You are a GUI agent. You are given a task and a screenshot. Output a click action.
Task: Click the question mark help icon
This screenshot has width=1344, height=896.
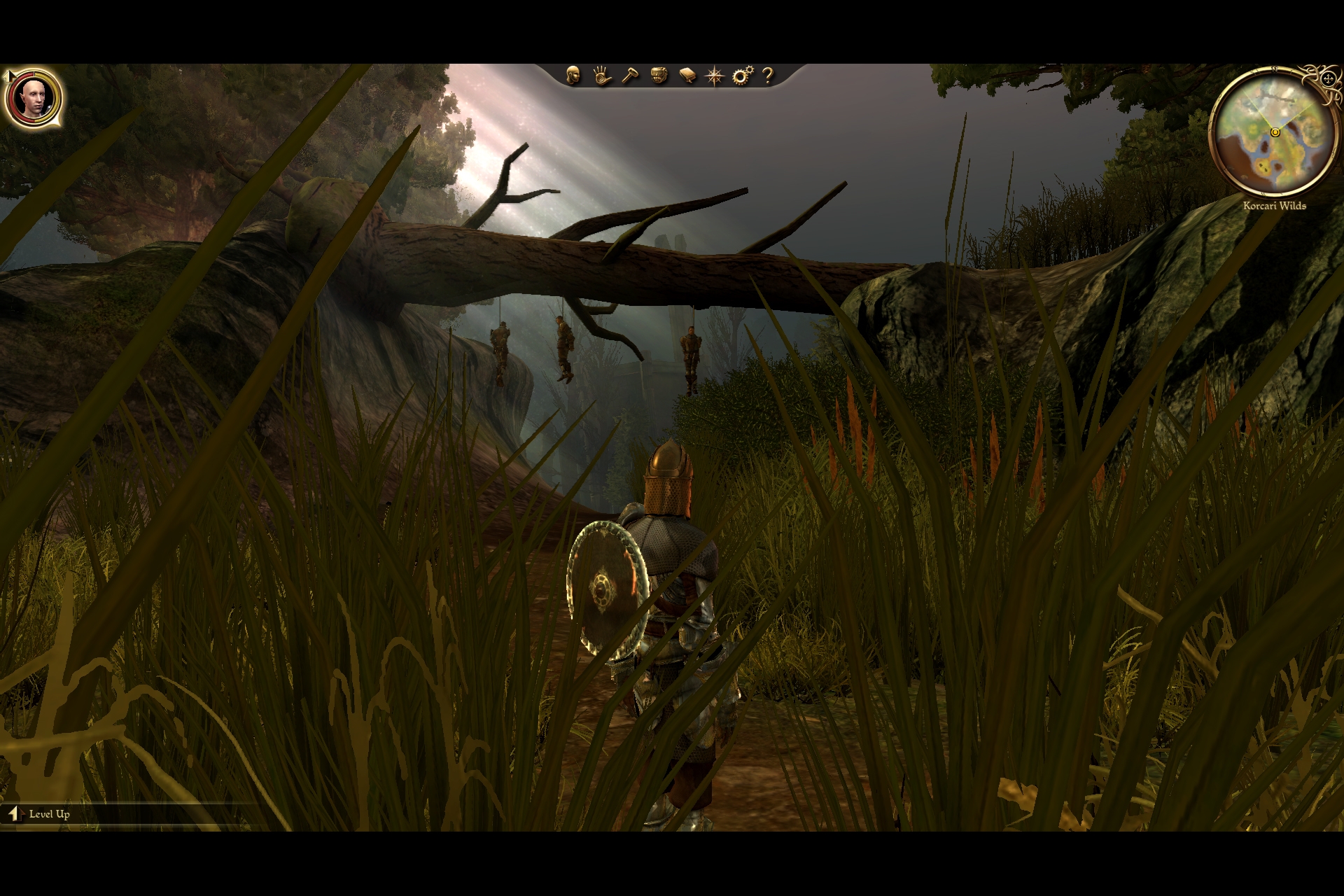pos(768,76)
